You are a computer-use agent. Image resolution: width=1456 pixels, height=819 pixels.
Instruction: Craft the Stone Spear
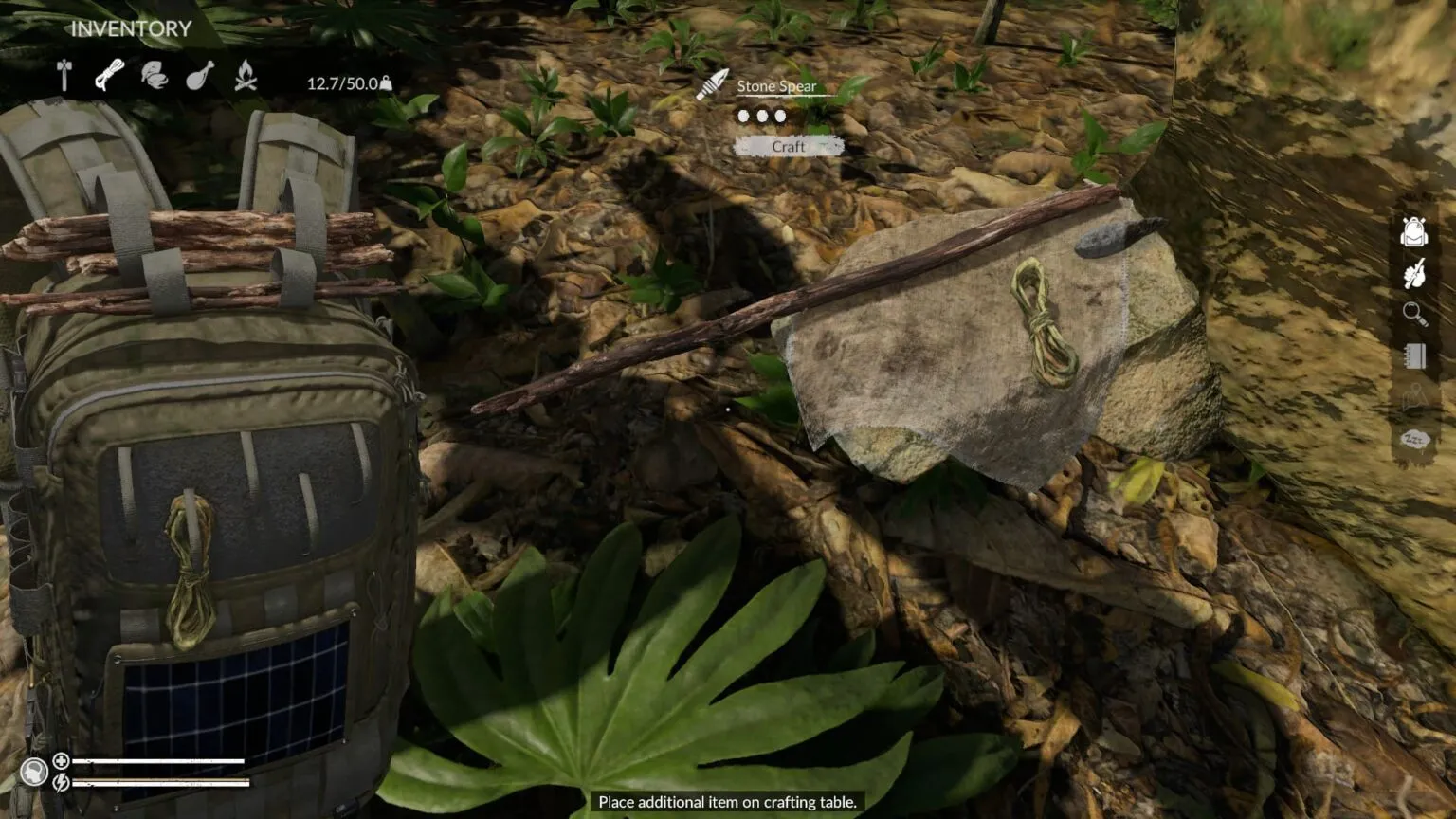(788, 146)
